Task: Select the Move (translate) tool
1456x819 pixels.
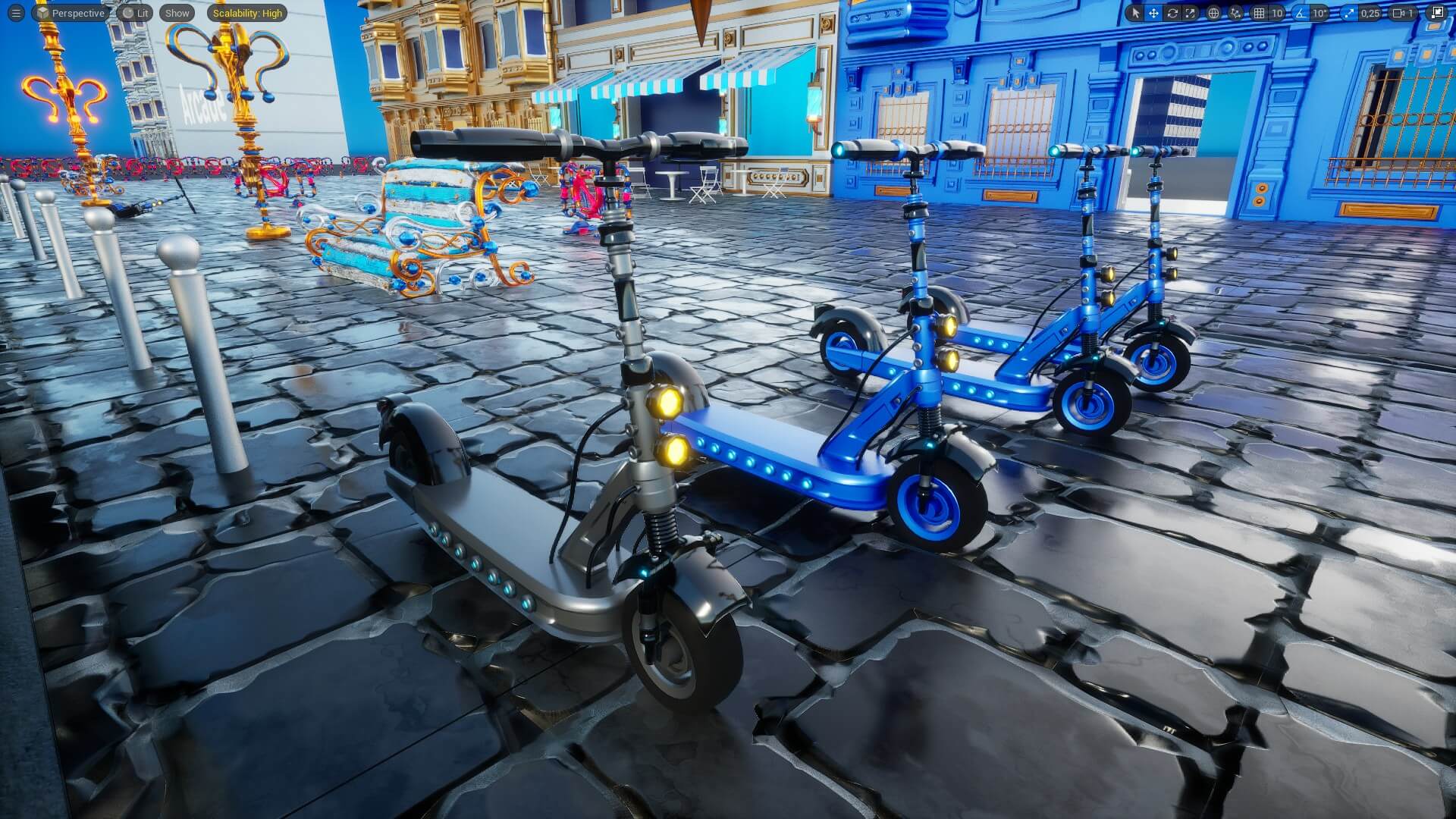Action: (x=1153, y=12)
